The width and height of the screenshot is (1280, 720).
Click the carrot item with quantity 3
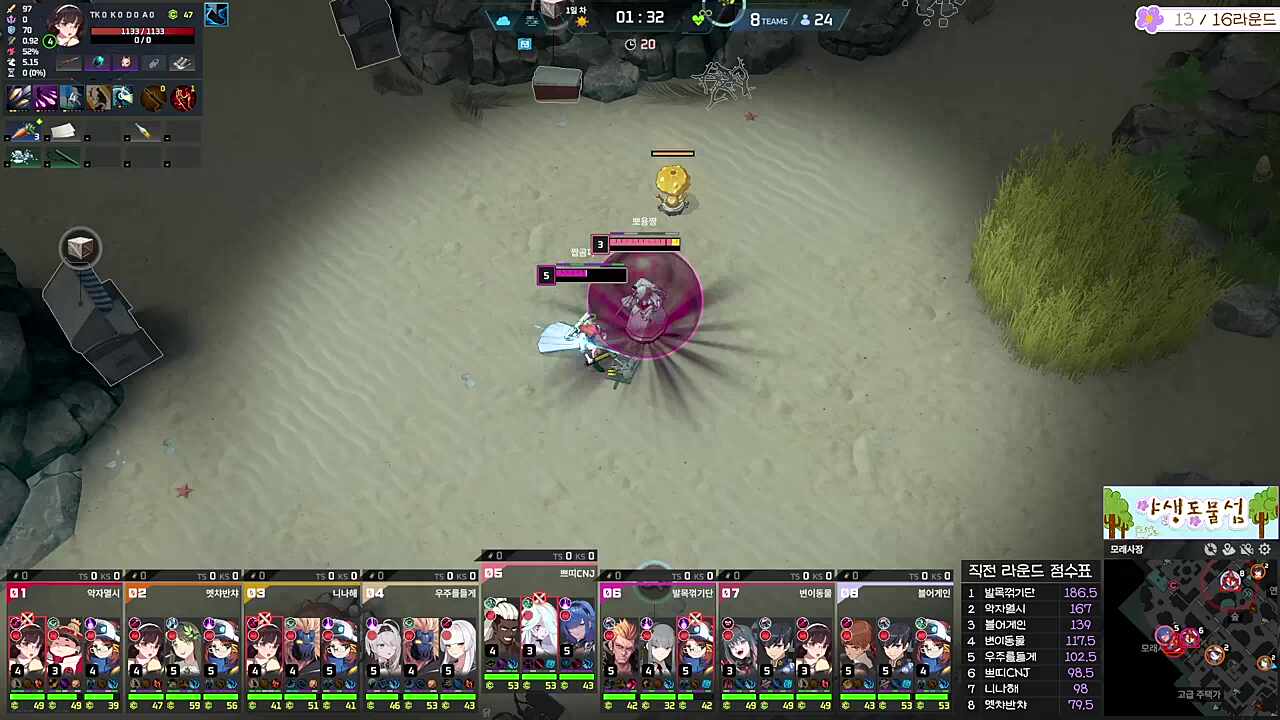coord(25,130)
